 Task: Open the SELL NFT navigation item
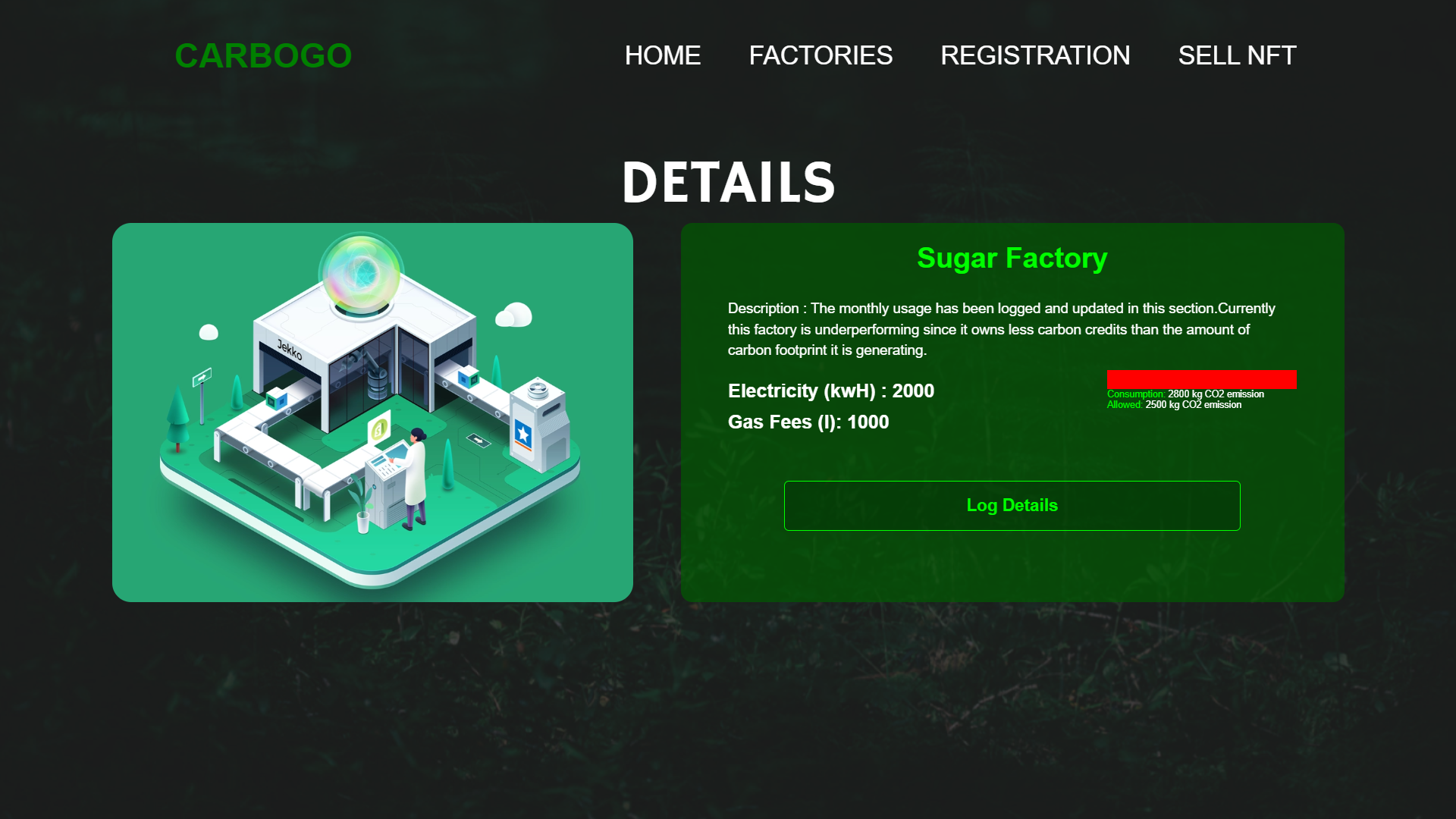1237,55
